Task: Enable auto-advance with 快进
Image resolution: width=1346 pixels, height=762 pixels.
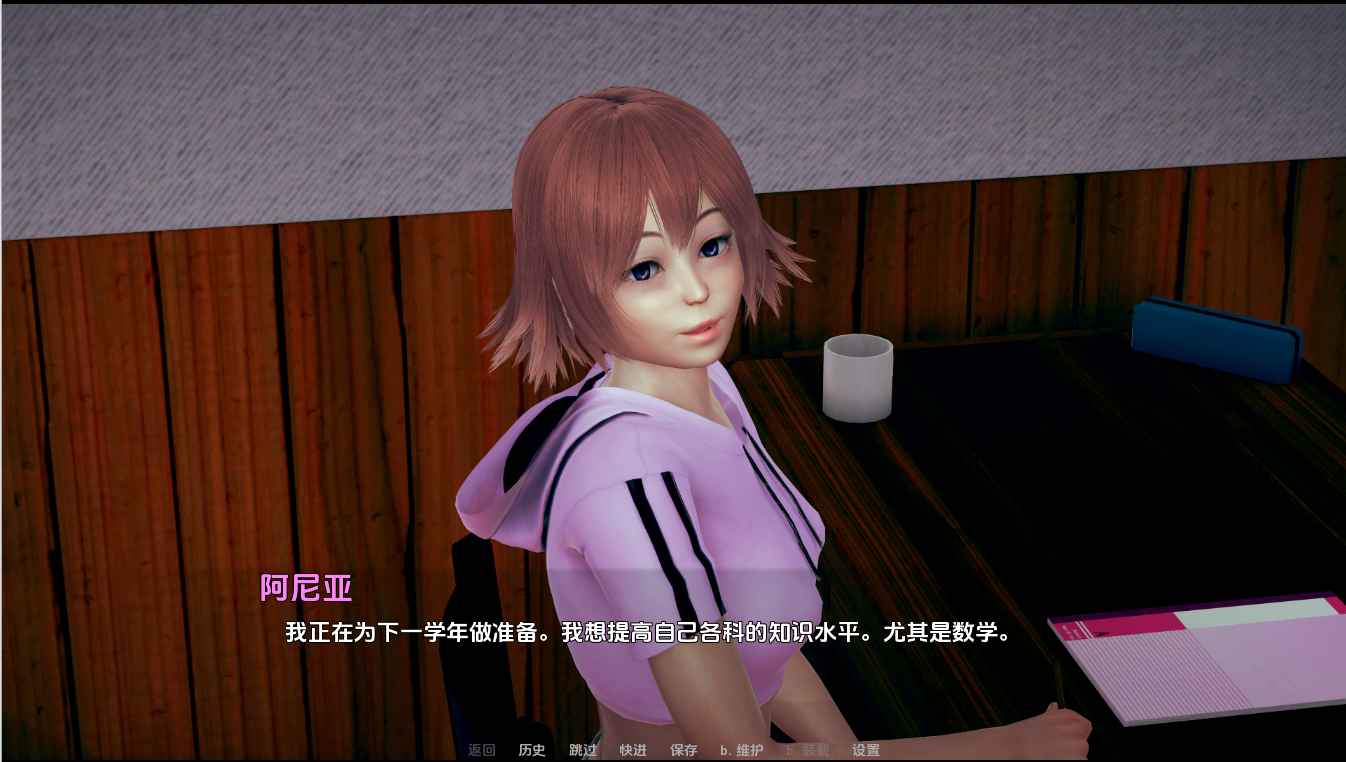Action: point(633,750)
